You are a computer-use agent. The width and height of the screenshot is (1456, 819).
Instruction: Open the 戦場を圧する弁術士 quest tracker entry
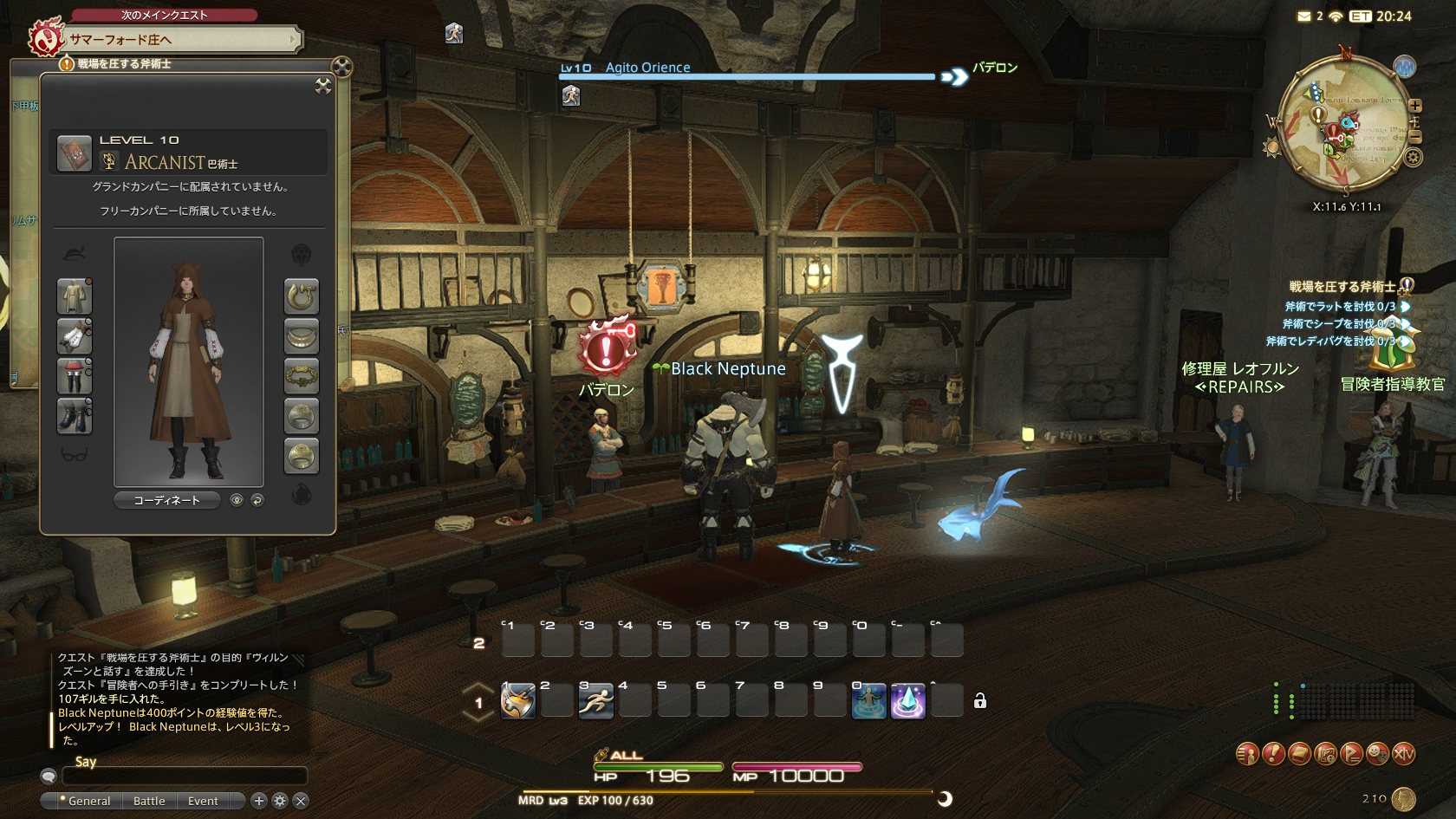(x=1342, y=287)
